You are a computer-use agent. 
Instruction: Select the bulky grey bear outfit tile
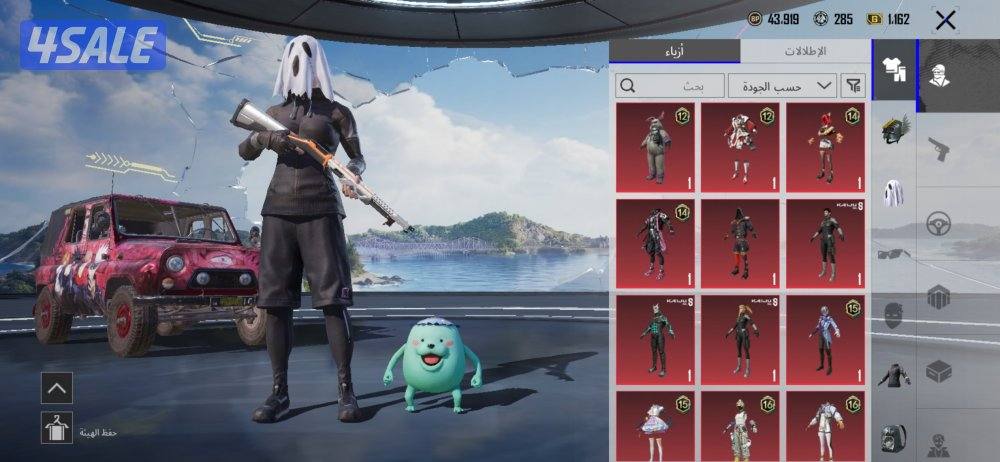coord(655,147)
